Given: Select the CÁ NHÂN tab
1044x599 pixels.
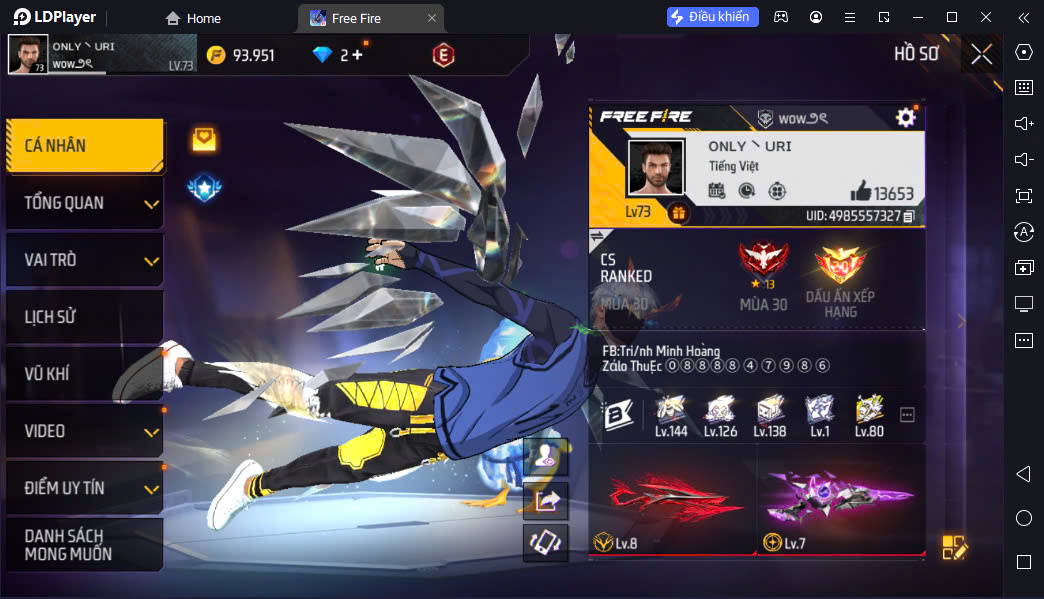Looking at the screenshot, I should coord(84,146).
